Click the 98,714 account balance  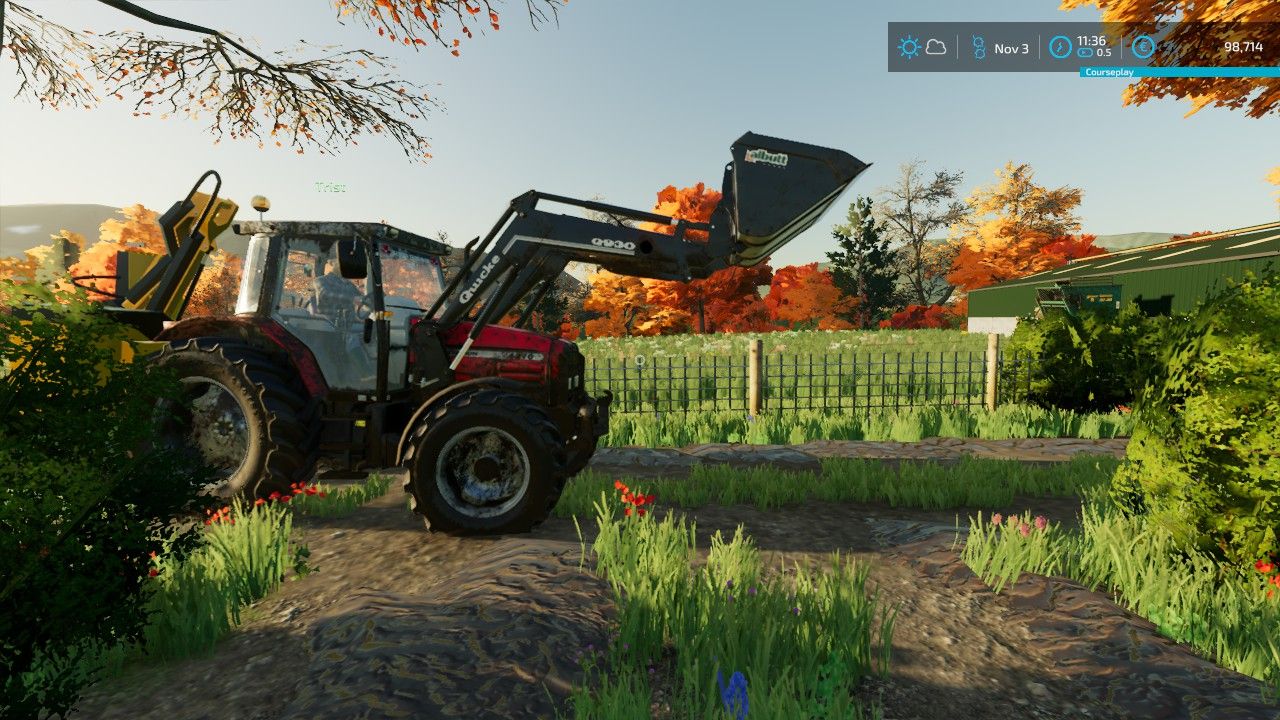[x=1245, y=47]
